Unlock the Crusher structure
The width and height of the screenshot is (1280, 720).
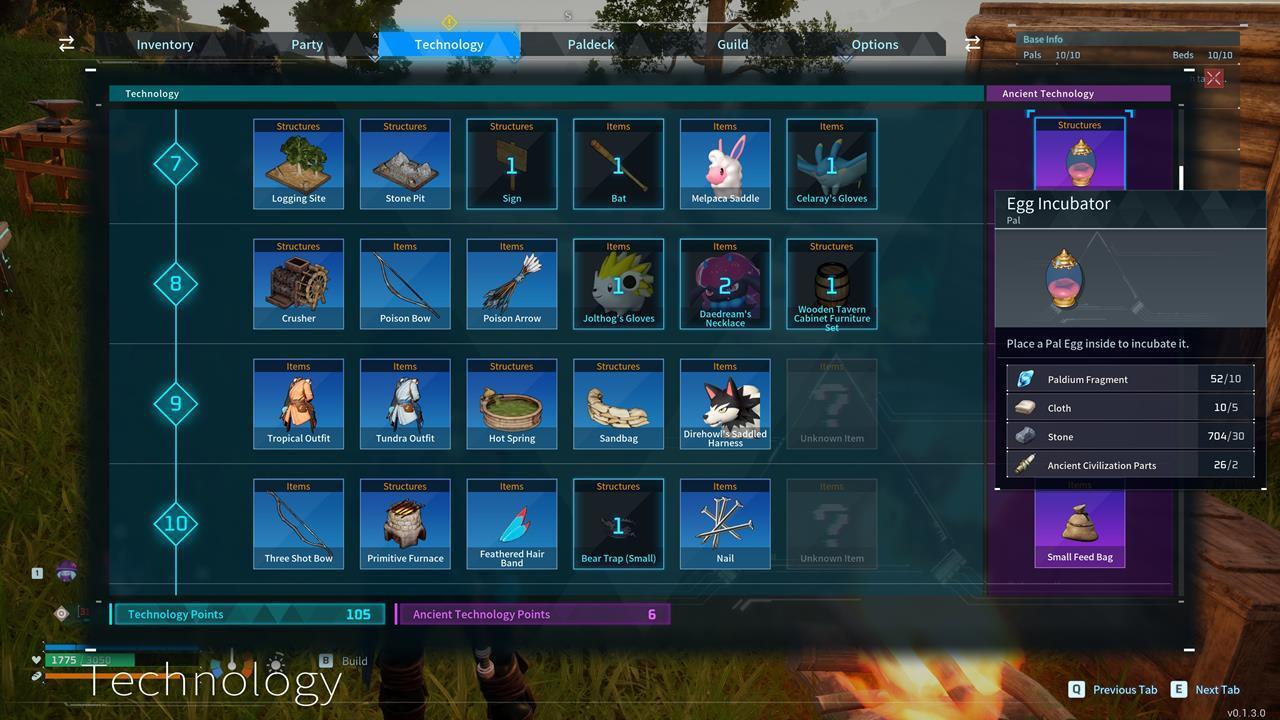pos(298,283)
